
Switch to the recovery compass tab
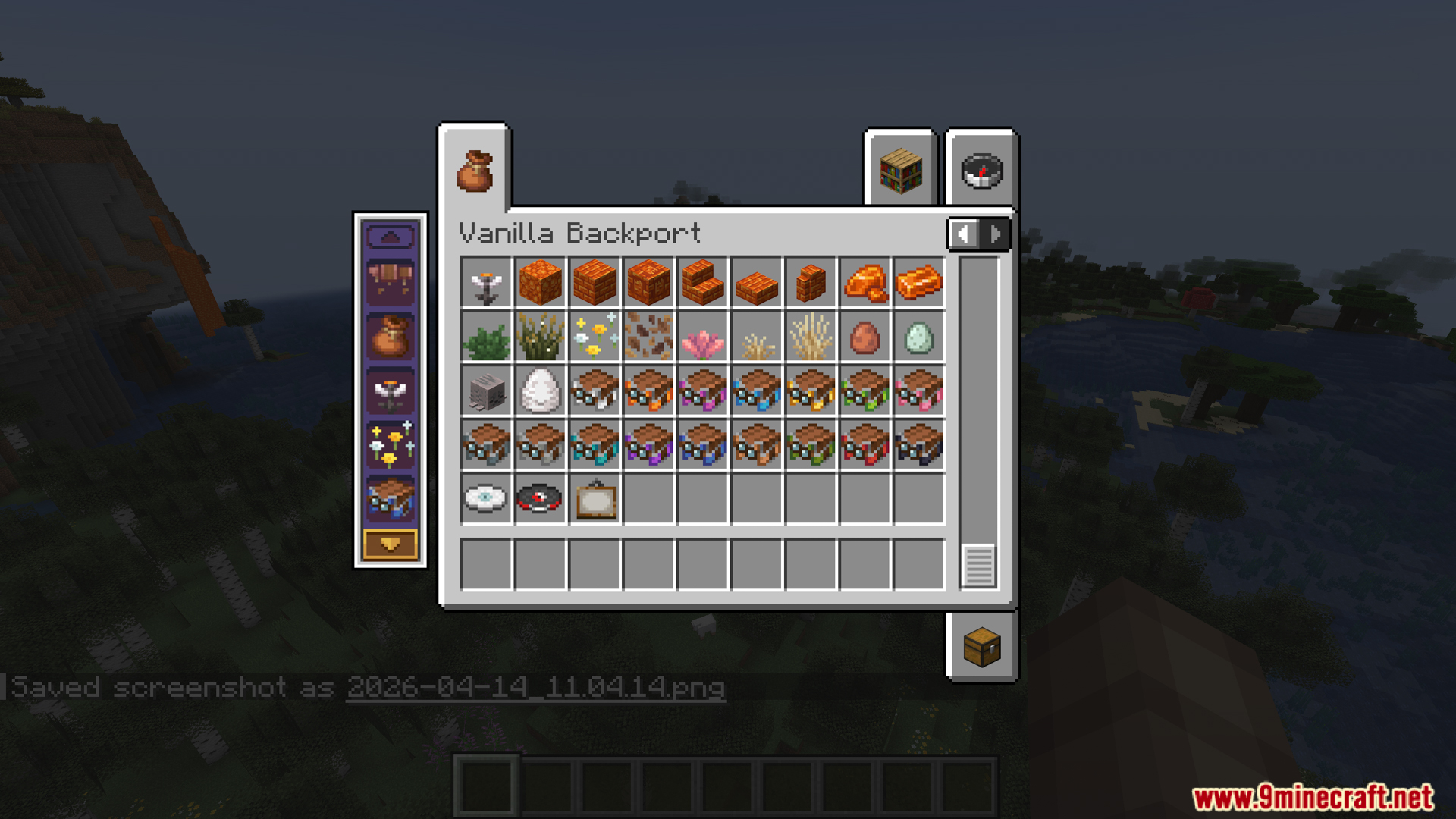click(981, 171)
